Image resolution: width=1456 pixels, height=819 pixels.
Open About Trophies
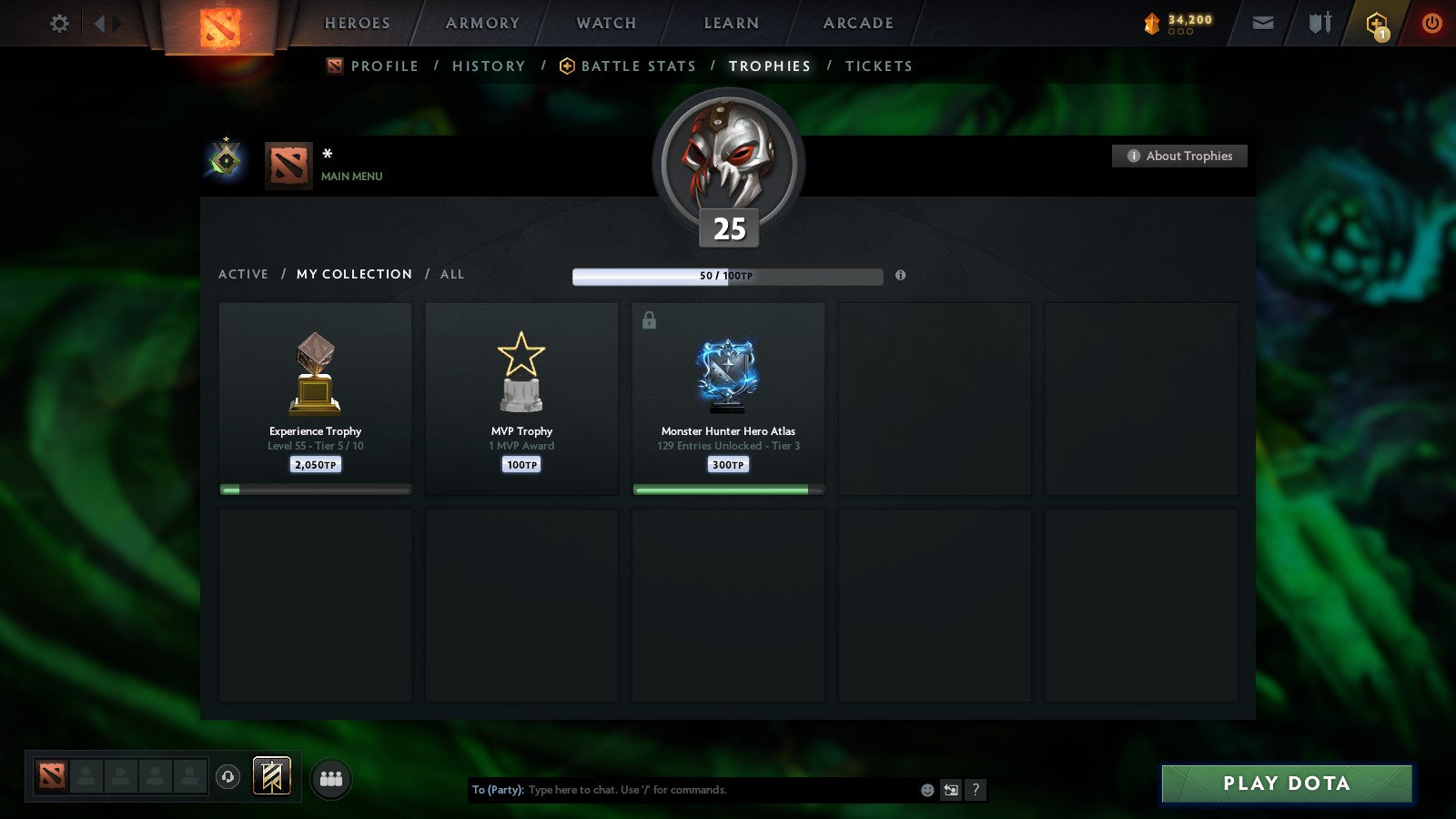coord(1179,156)
